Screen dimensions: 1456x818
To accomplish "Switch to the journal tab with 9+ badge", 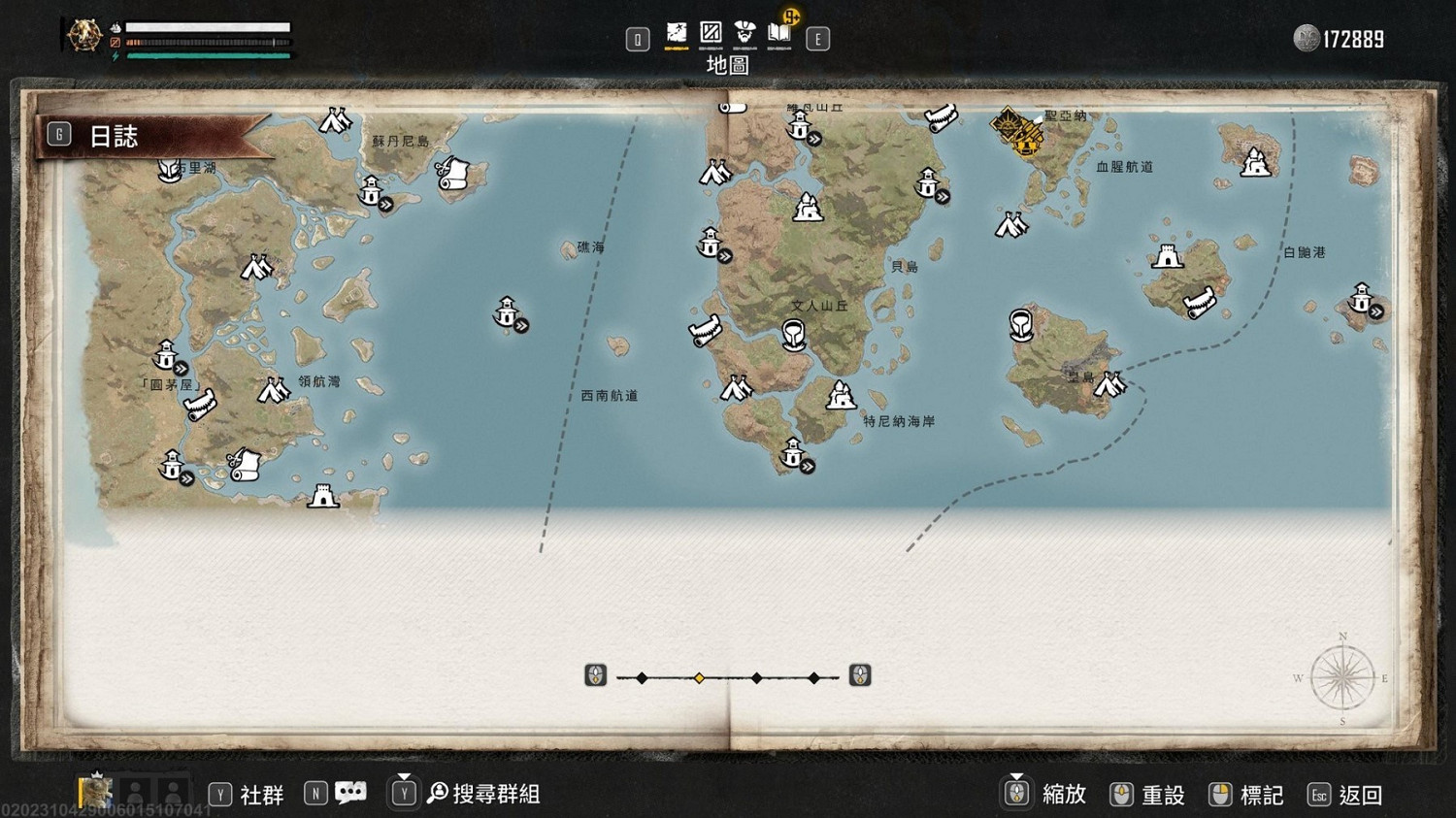I will pos(779,32).
